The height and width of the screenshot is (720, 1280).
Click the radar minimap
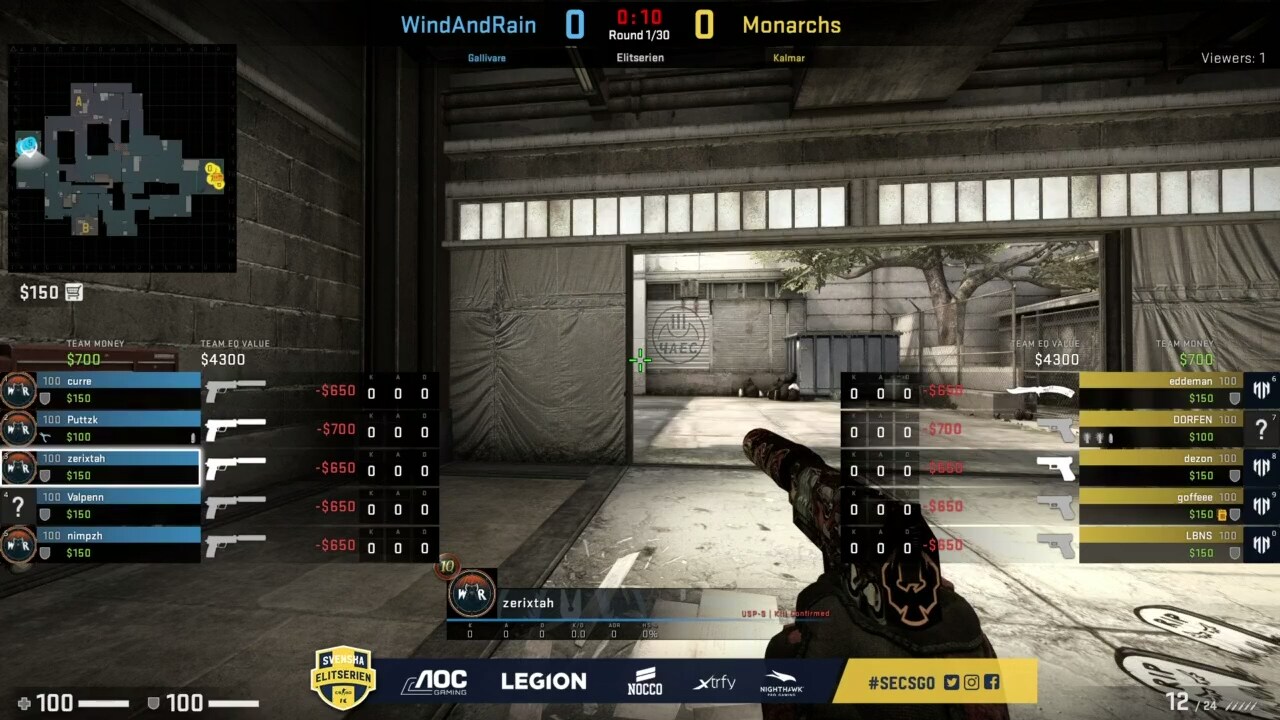(x=122, y=158)
